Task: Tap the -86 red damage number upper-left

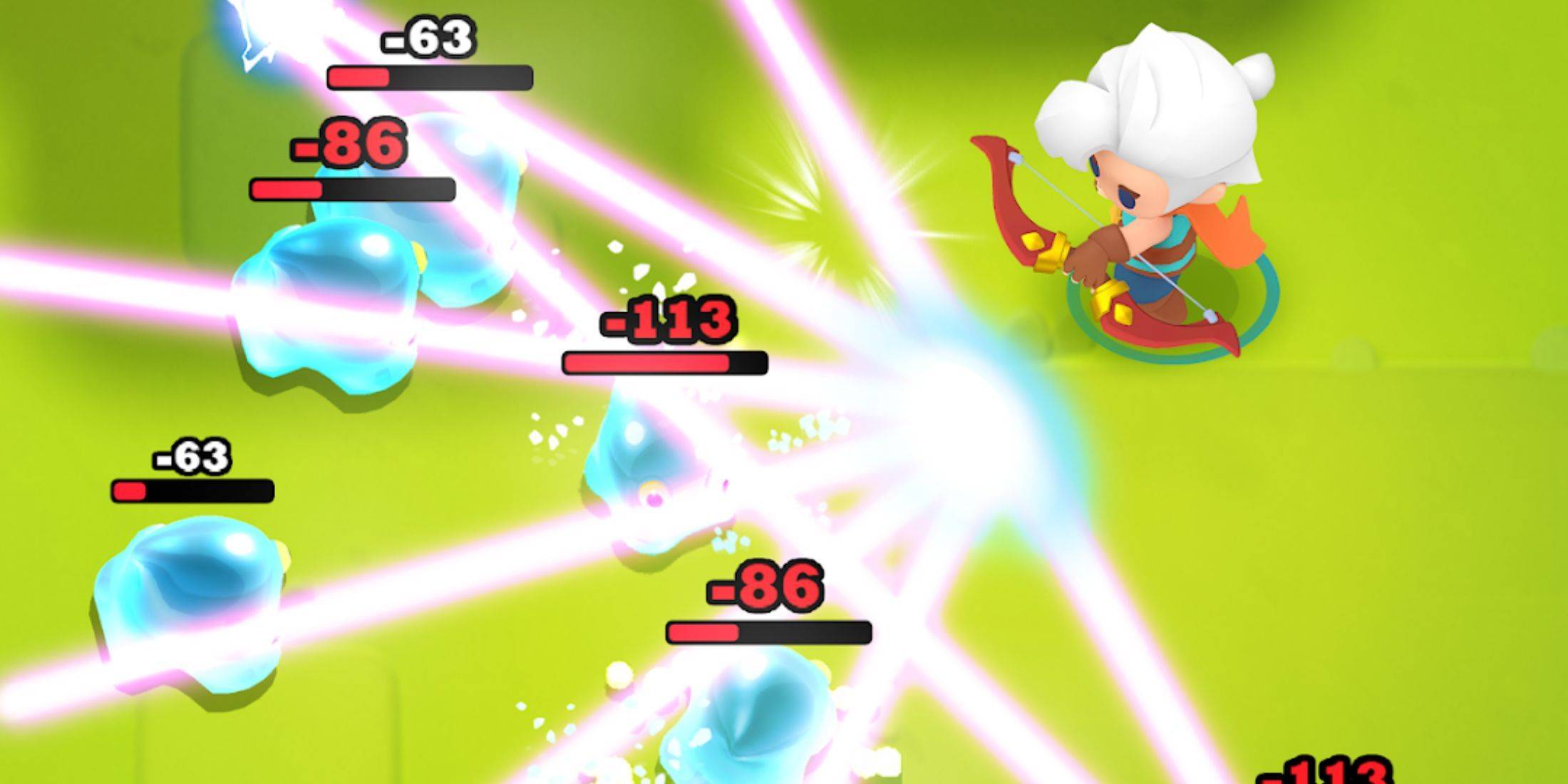Action: pos(349,143)
